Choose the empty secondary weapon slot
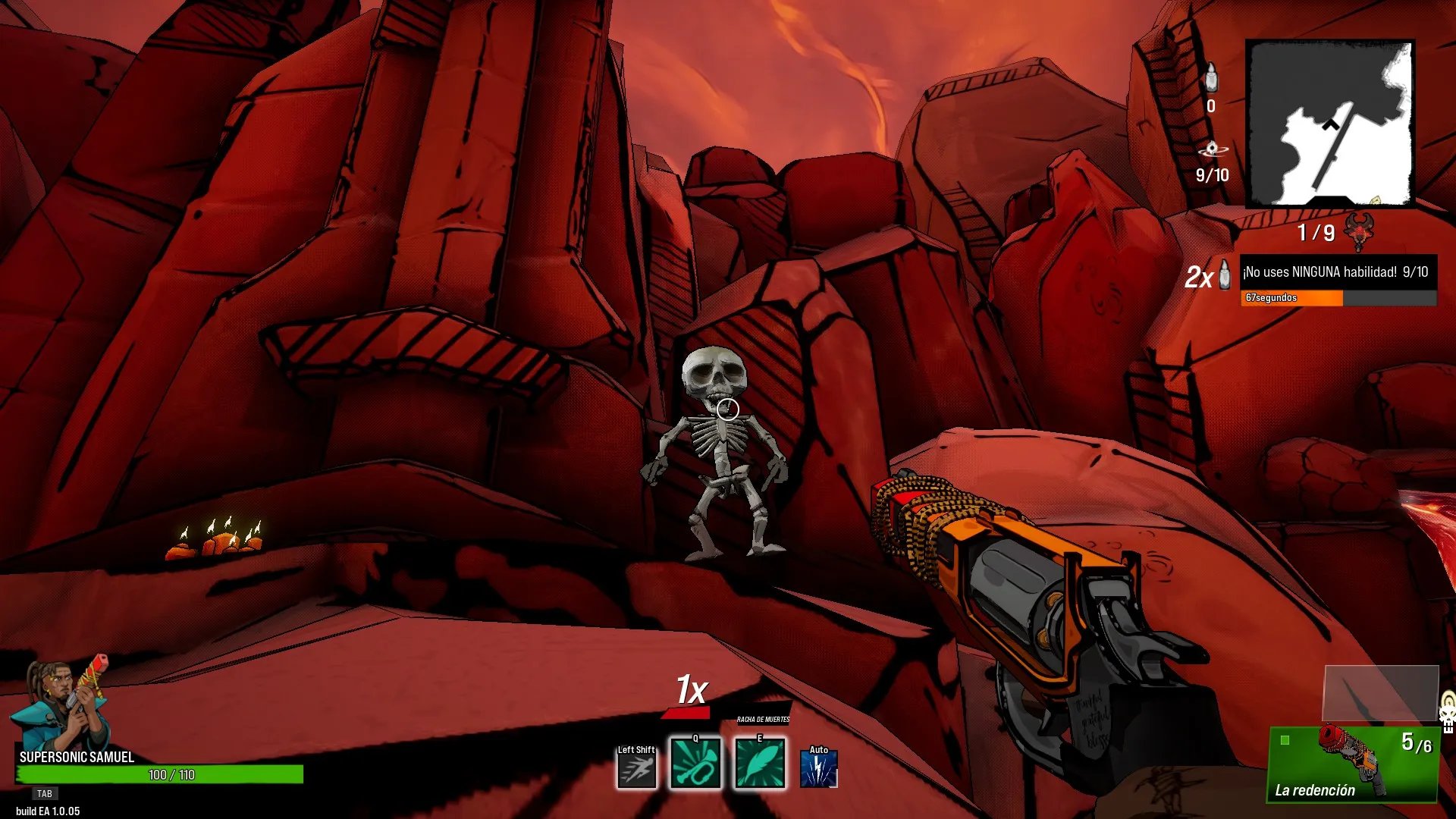The height and width of the screenshot is (819, 1456). (1380, 693)
